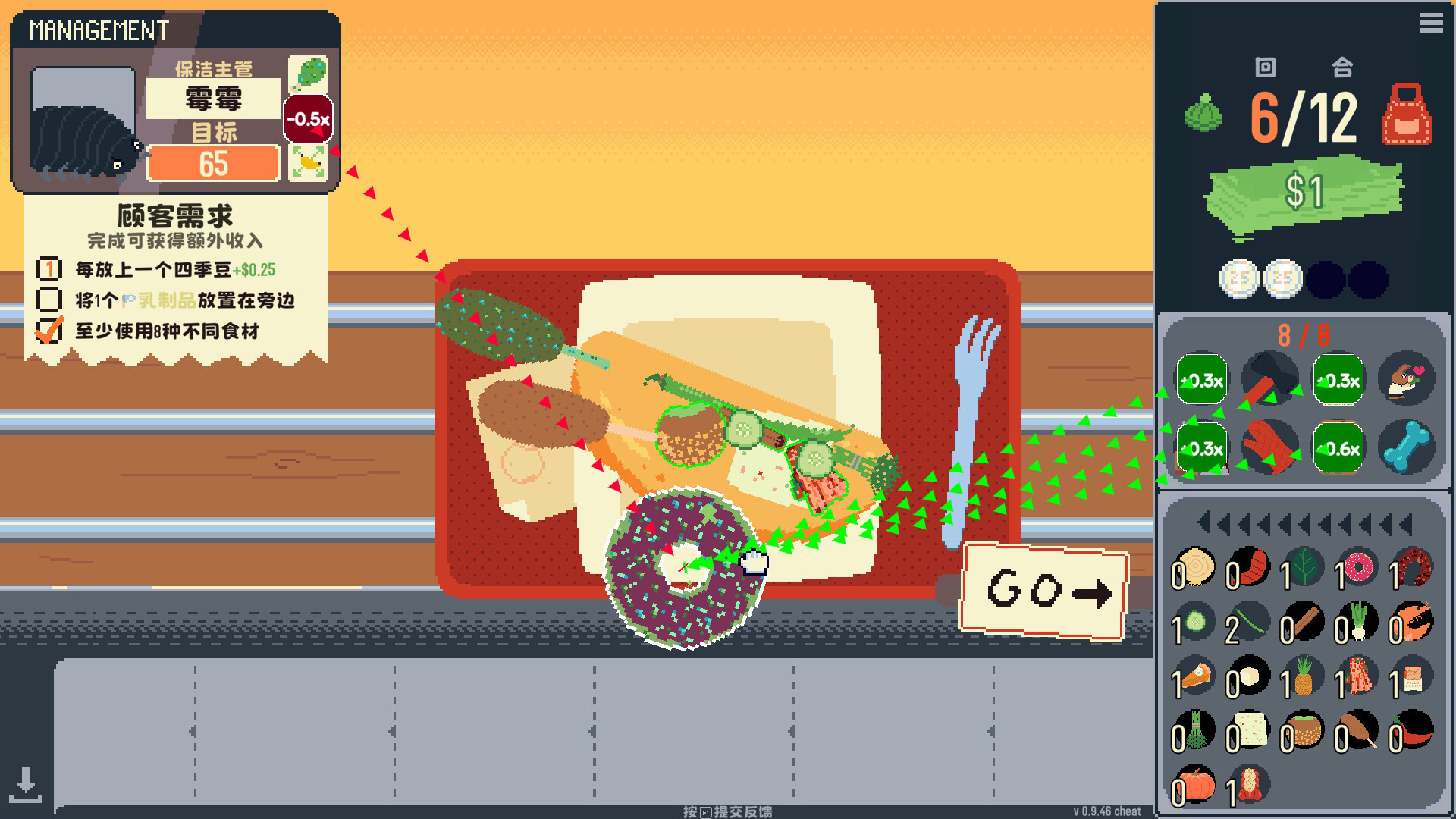
Task: Select the pumpkin pie slice ingredient
Action: point(1195,676)
